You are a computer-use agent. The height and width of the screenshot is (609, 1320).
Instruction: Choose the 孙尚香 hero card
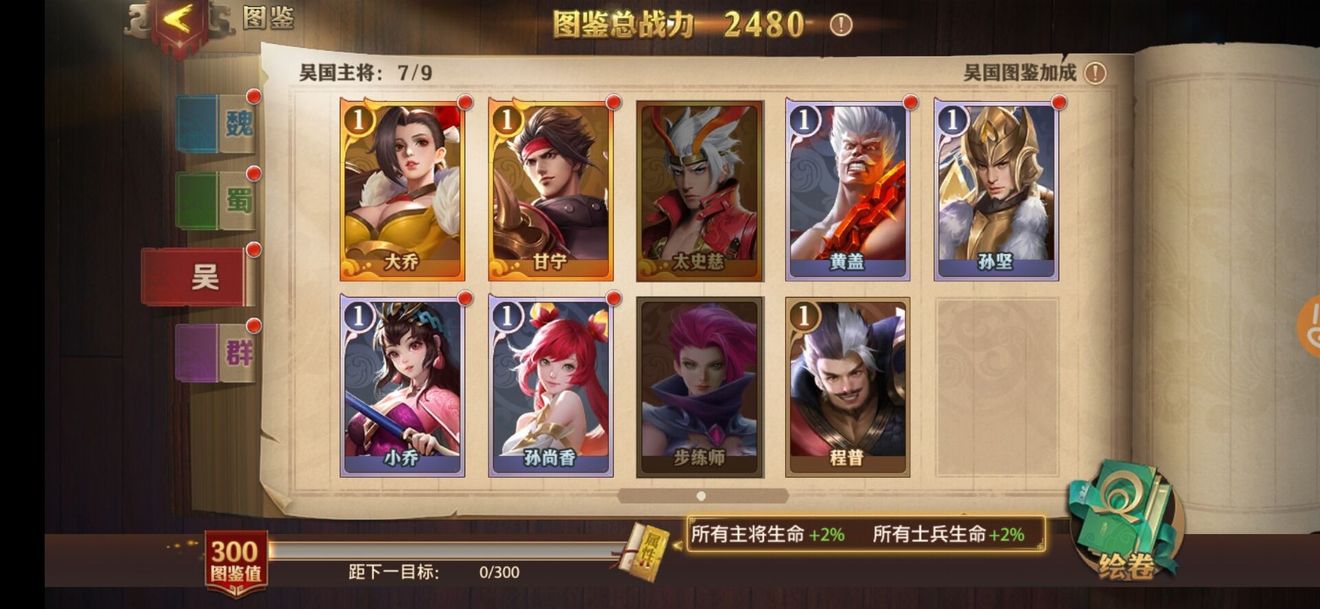(x=550, y=385)
